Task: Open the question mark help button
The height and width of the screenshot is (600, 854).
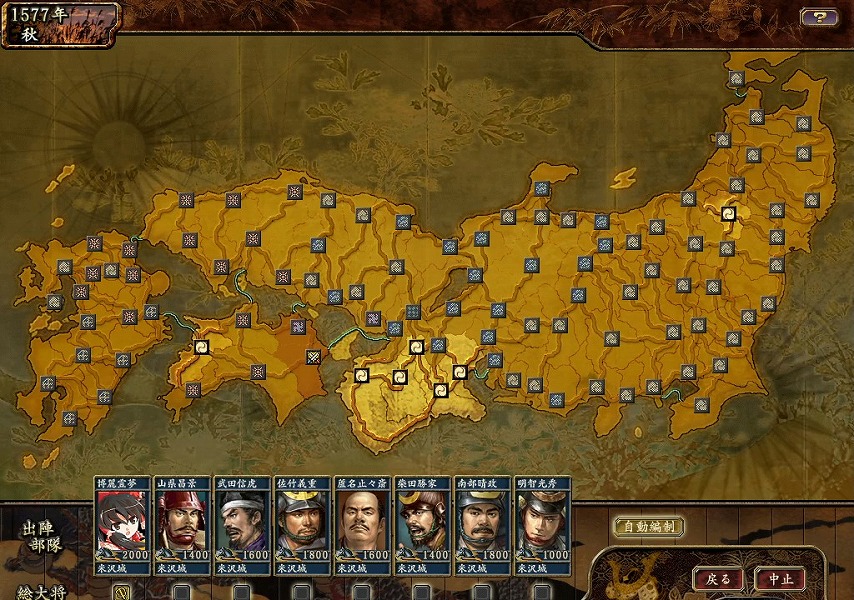Action: coord(818,17)
